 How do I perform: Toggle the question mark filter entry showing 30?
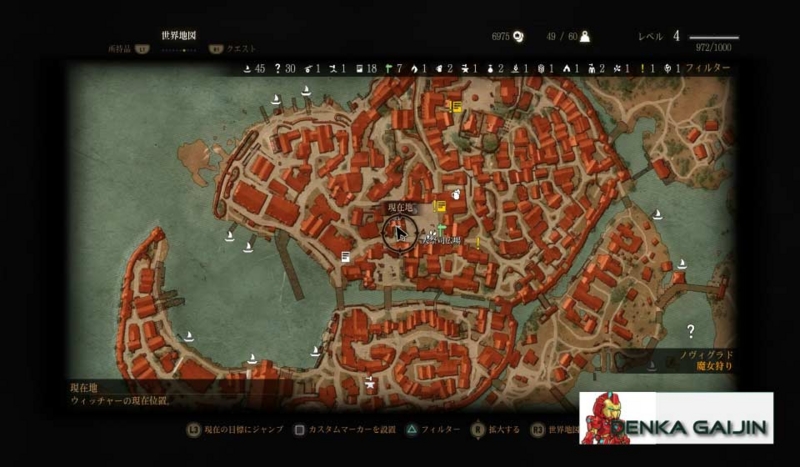click(285, 68)
